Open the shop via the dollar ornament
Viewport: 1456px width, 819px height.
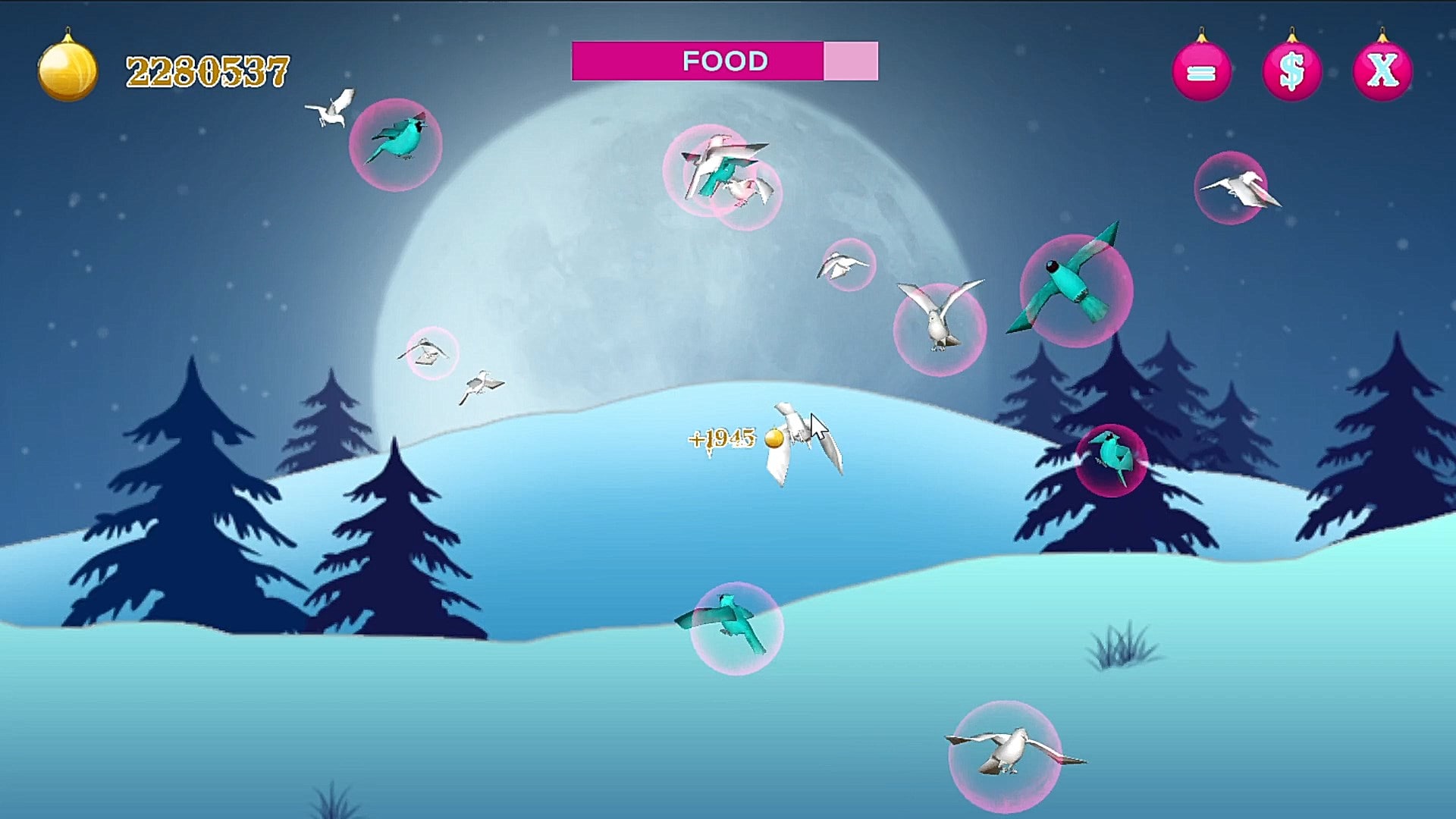[x=1291, y=71]
